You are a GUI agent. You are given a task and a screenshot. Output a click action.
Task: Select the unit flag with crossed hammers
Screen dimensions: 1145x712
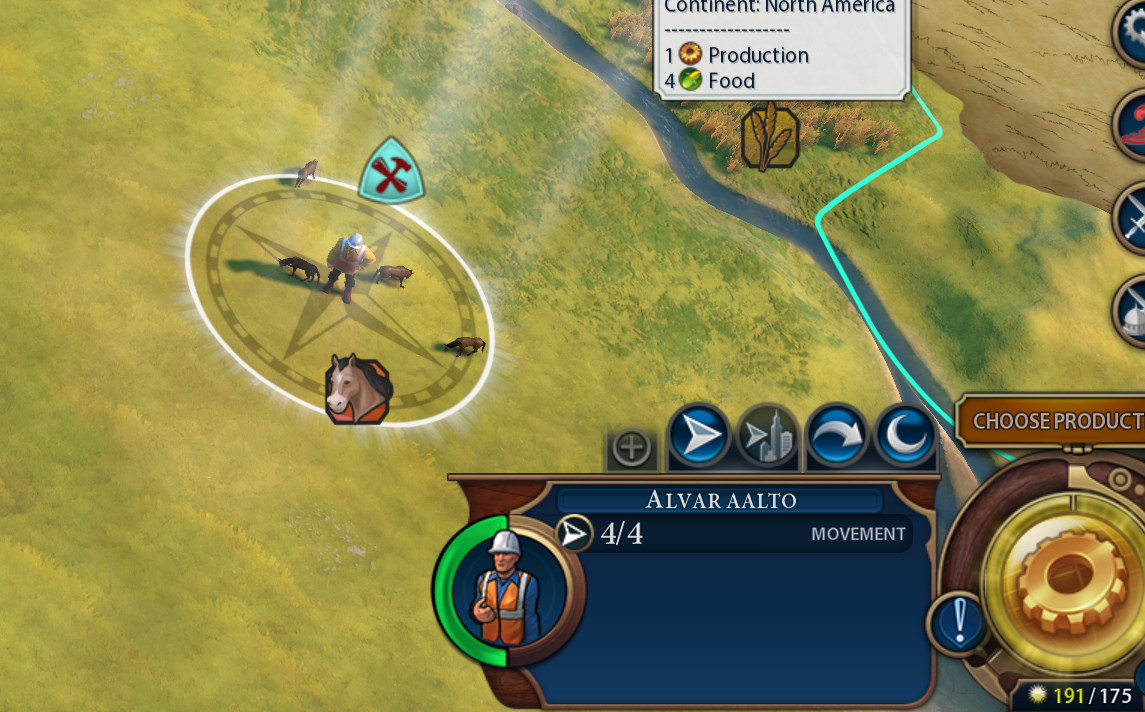pyautogui.click(x=391, y=171)
